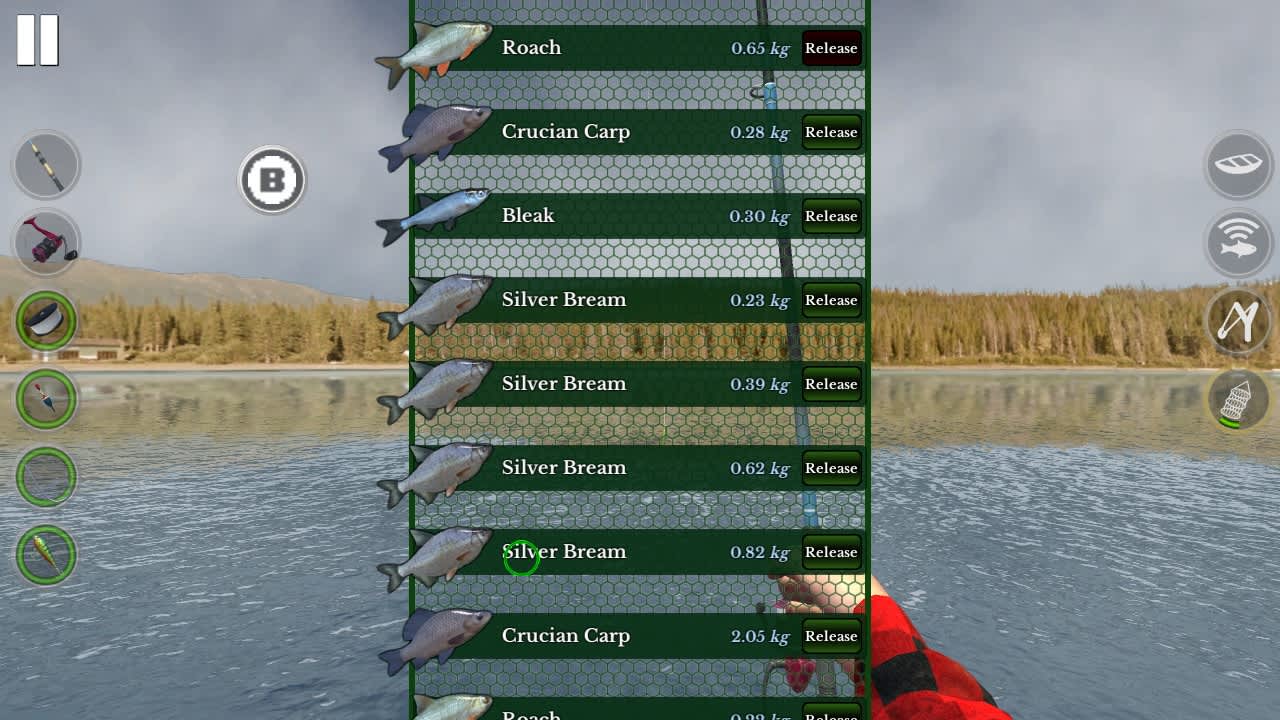Toggle the keepnet open
This screenshot has width=1280, height=720.
tap(1238, 399)
